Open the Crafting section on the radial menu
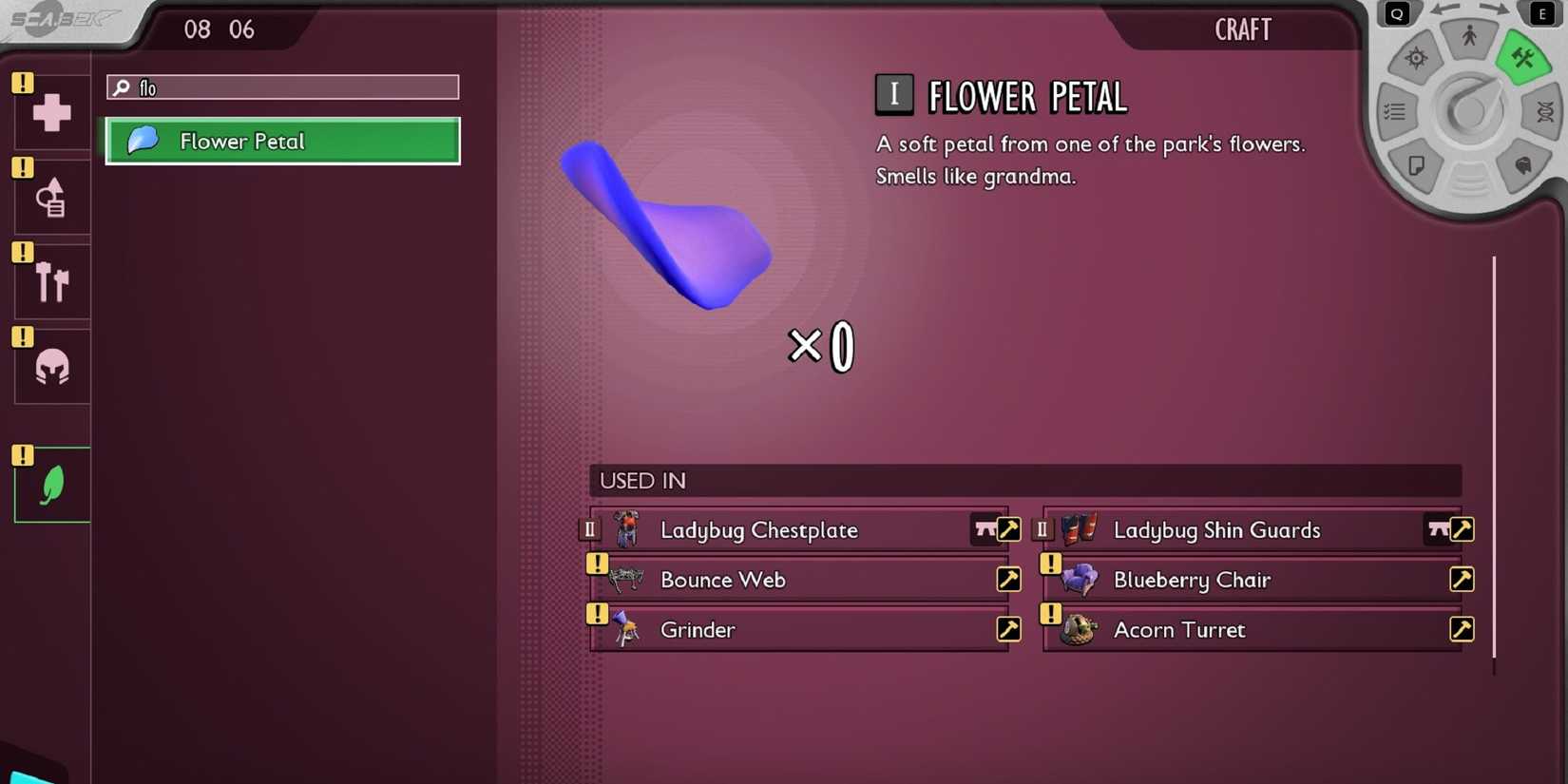Screen dimensions: 1568x784 (1522, 57)
